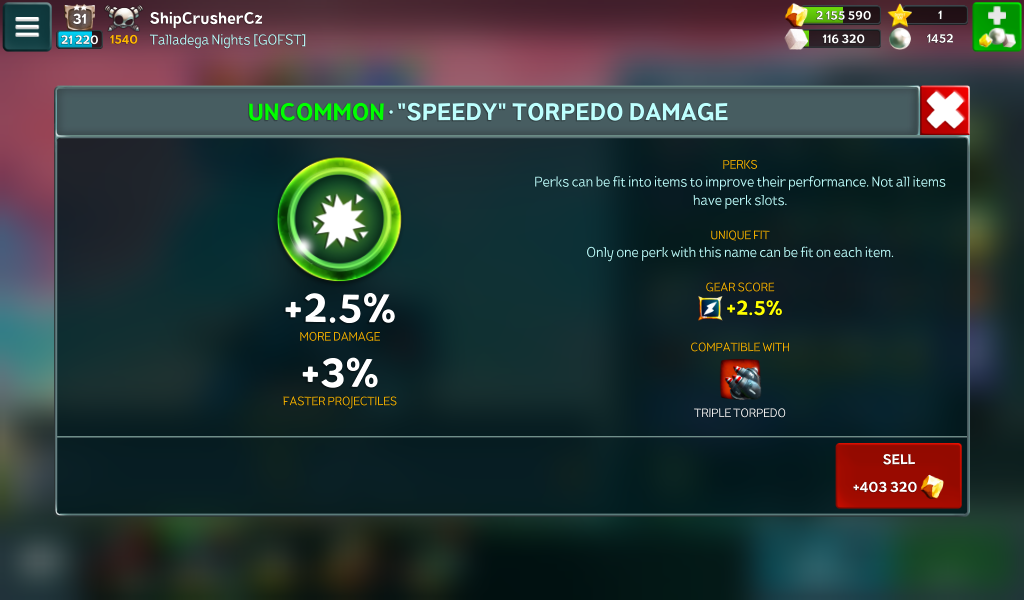Tap the green Speedy Torpedo Damage perk icon

click(x=339, y=219)
